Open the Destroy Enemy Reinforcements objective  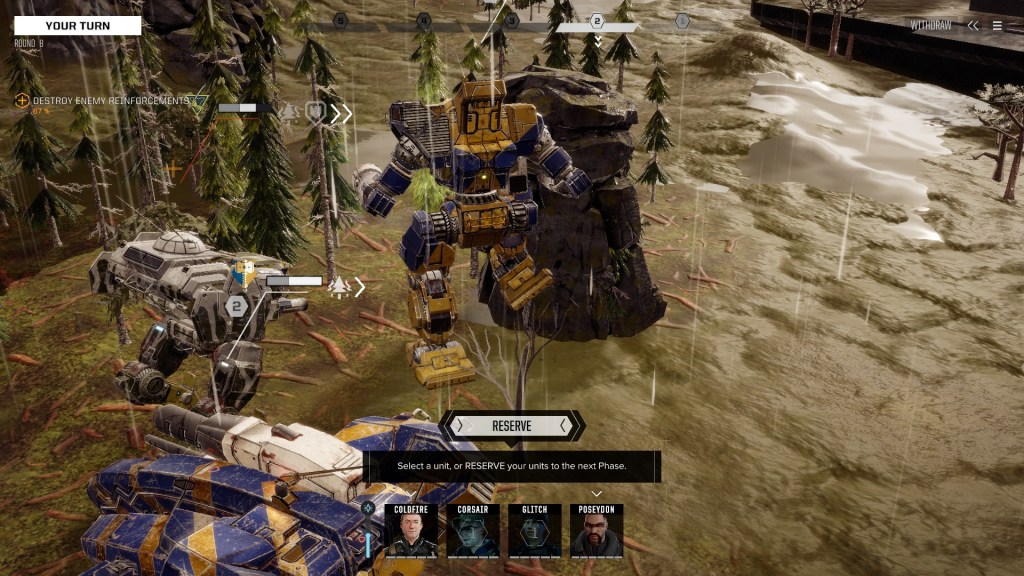(x=110, y=101)
